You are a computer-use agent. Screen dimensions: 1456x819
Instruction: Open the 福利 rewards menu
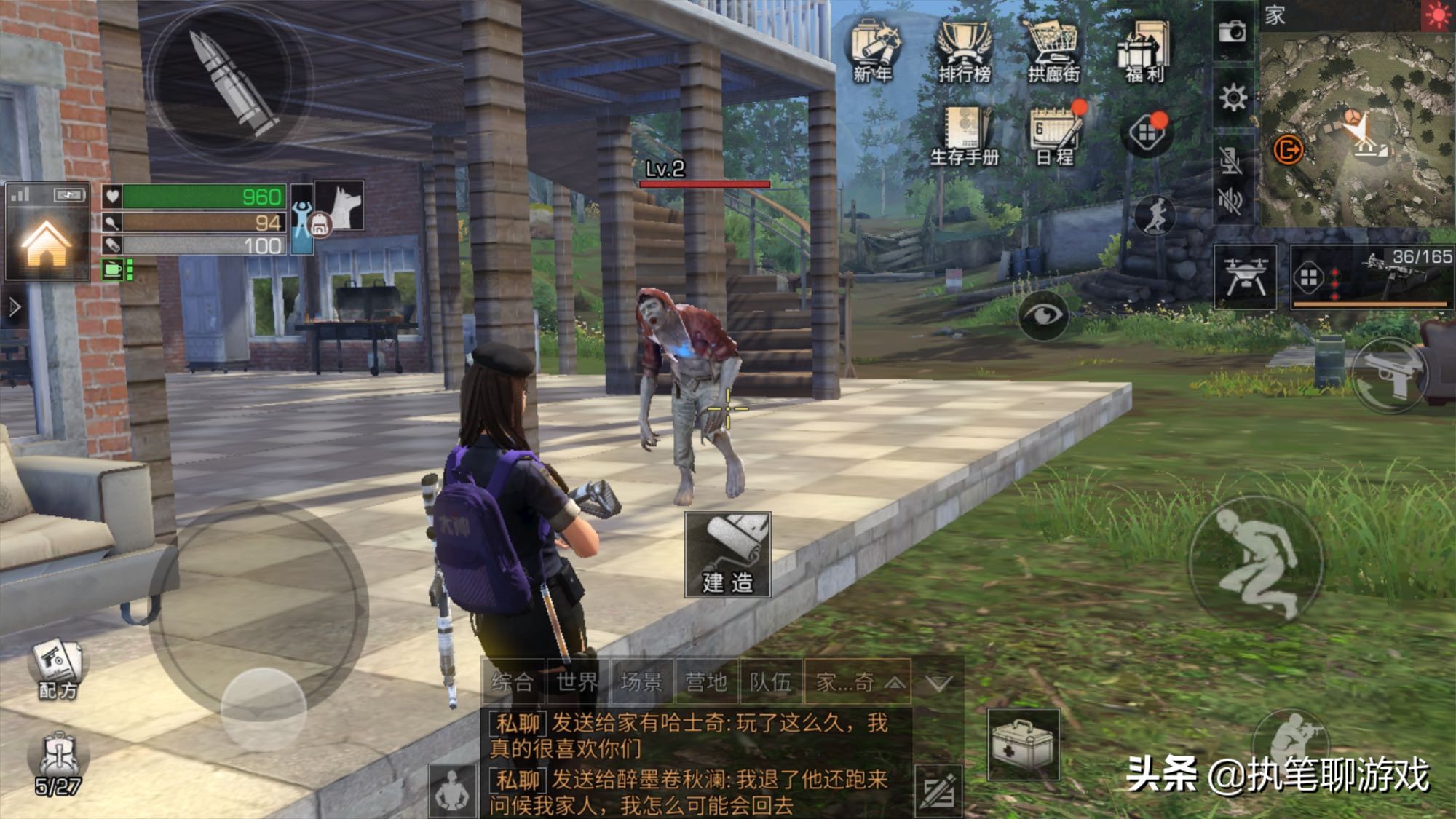click(x=1144, y=50)
